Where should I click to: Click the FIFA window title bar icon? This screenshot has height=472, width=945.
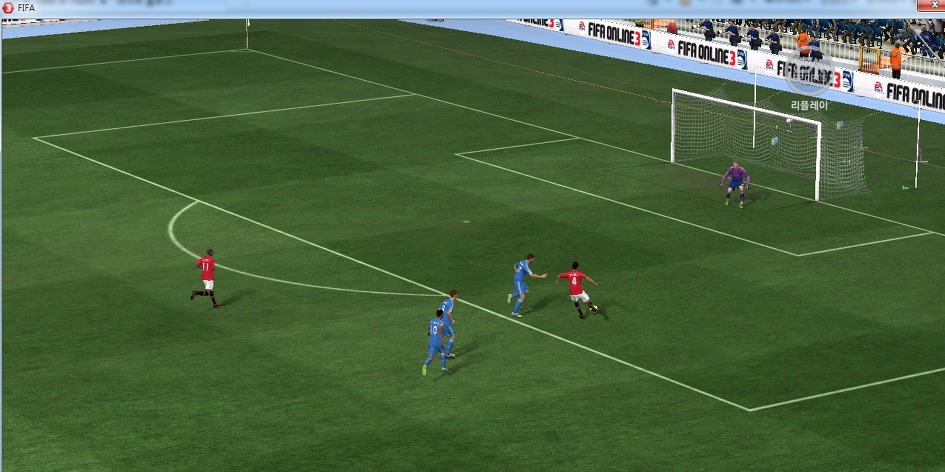[x=8, y=8]
